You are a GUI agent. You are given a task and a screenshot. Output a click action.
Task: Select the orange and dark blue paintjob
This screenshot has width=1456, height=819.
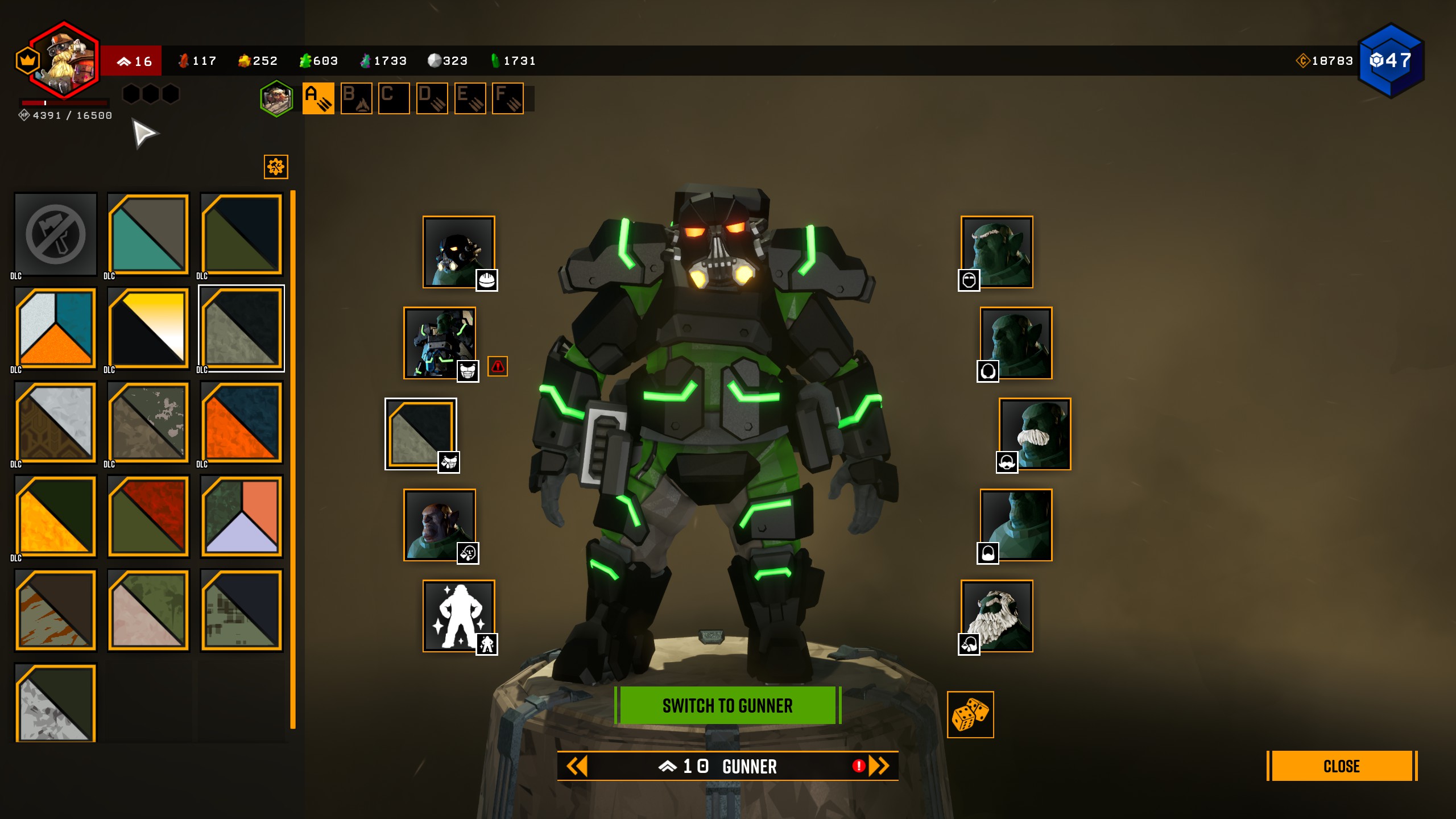pos(242,422)
